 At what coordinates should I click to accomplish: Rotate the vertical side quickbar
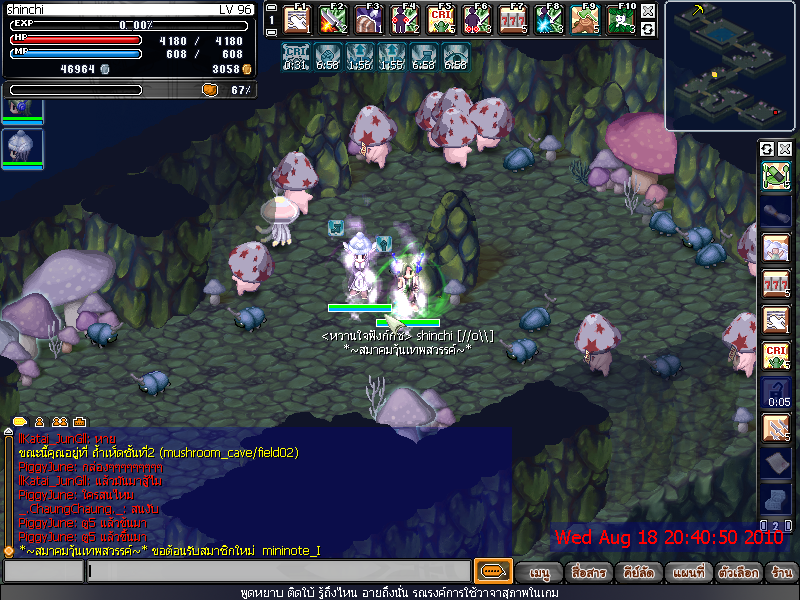(x=767, y=149)
